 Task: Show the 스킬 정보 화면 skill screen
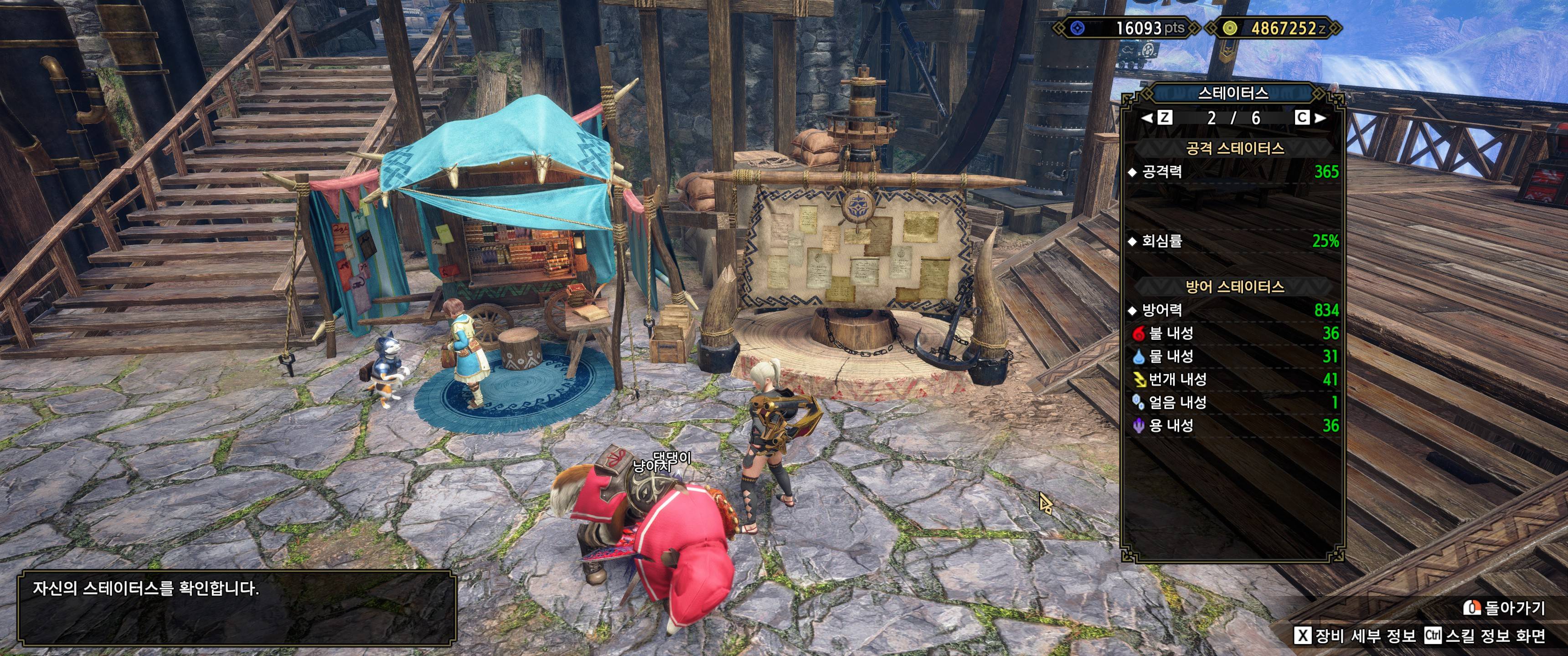(1486, 636)
